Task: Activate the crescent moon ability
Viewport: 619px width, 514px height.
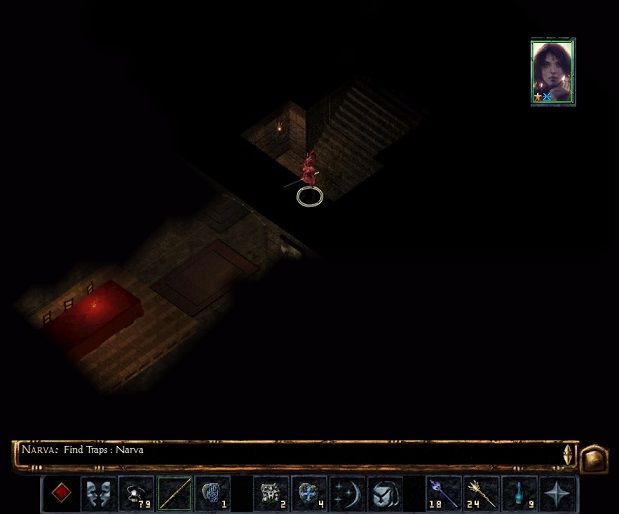Action: click(x=346, y=493)
